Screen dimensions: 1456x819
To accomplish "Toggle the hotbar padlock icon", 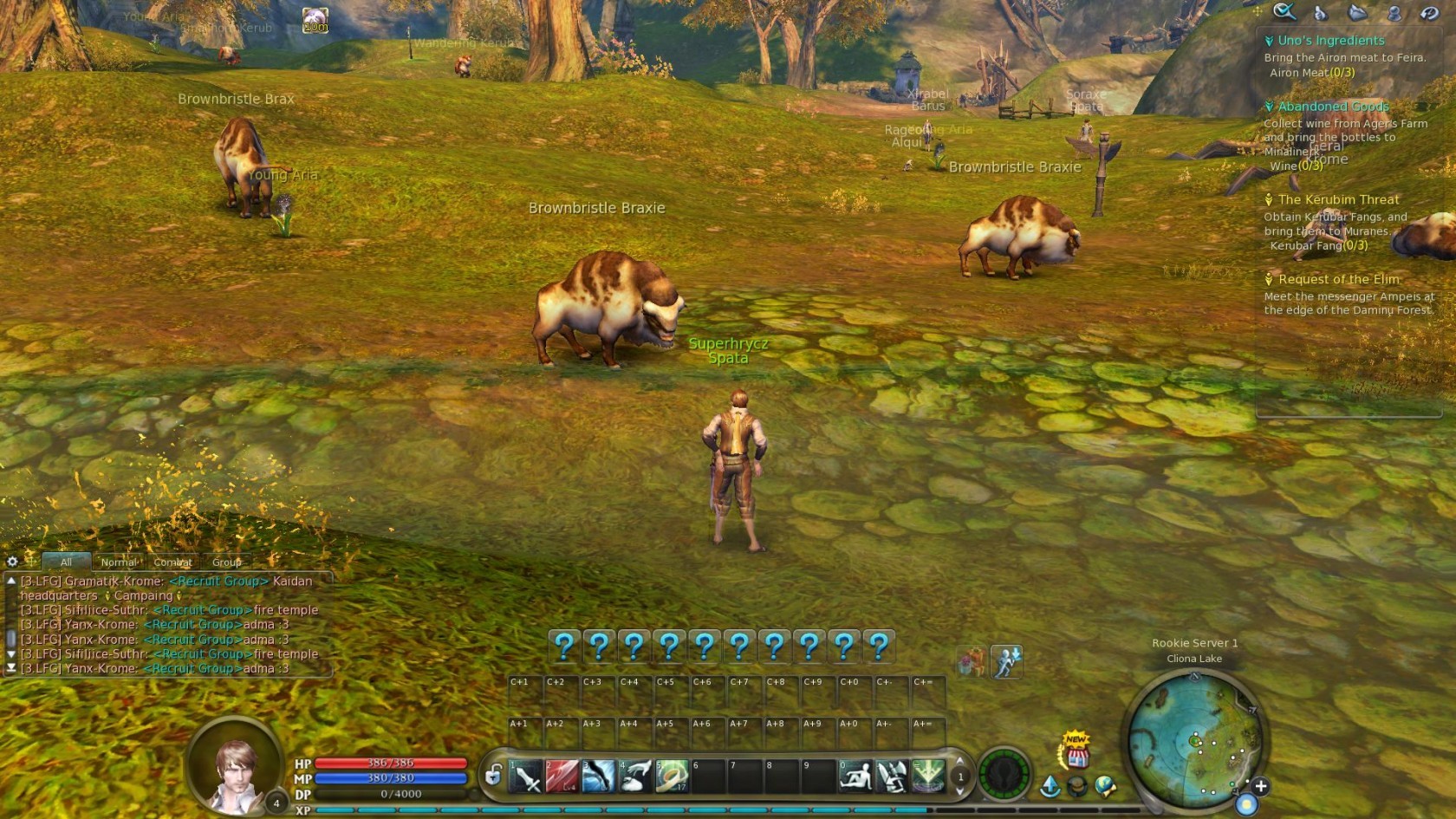I will pyautogui.click(x=493, y=775).
